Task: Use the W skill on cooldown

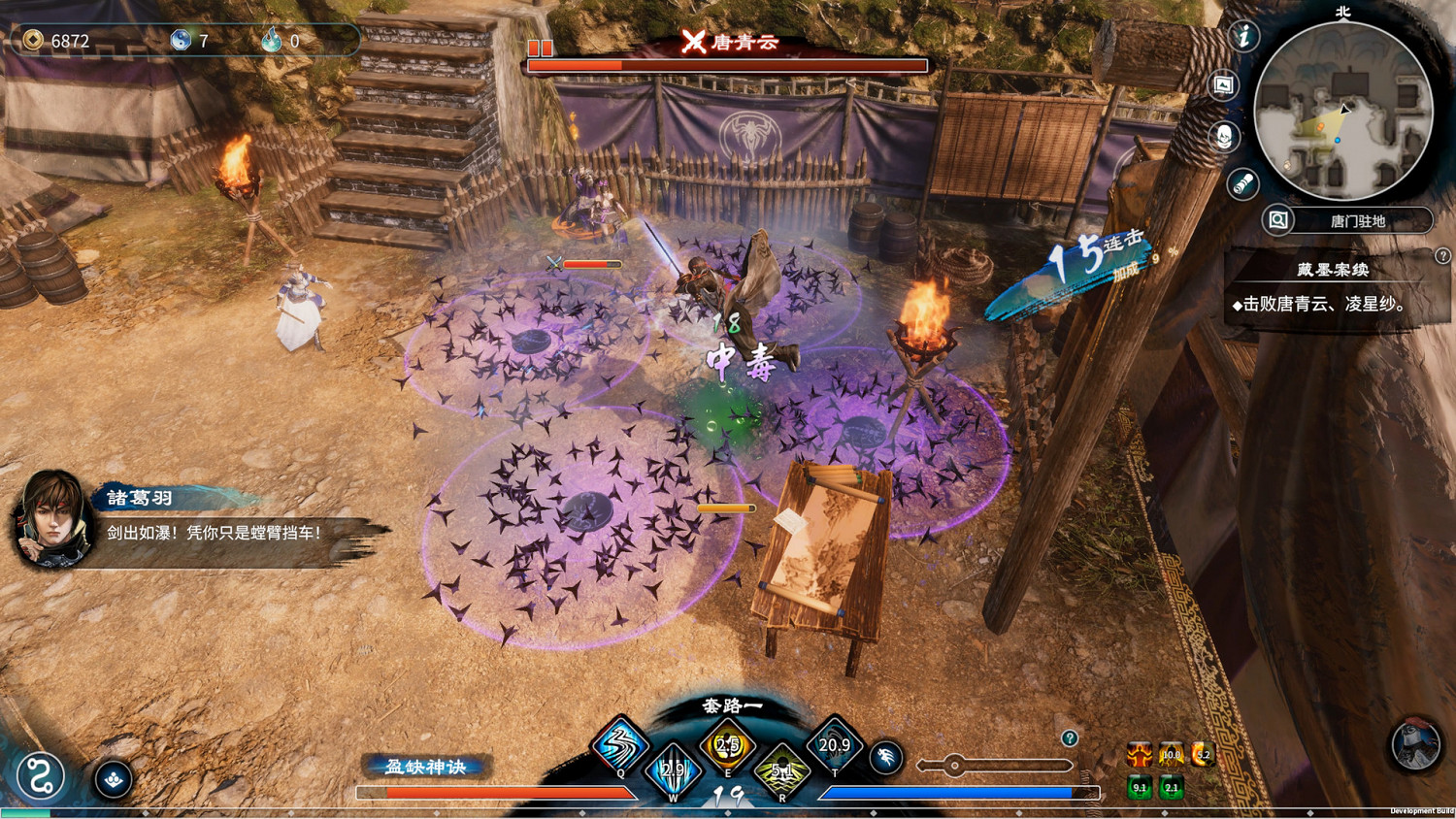Action: click(x=673, y=771)
